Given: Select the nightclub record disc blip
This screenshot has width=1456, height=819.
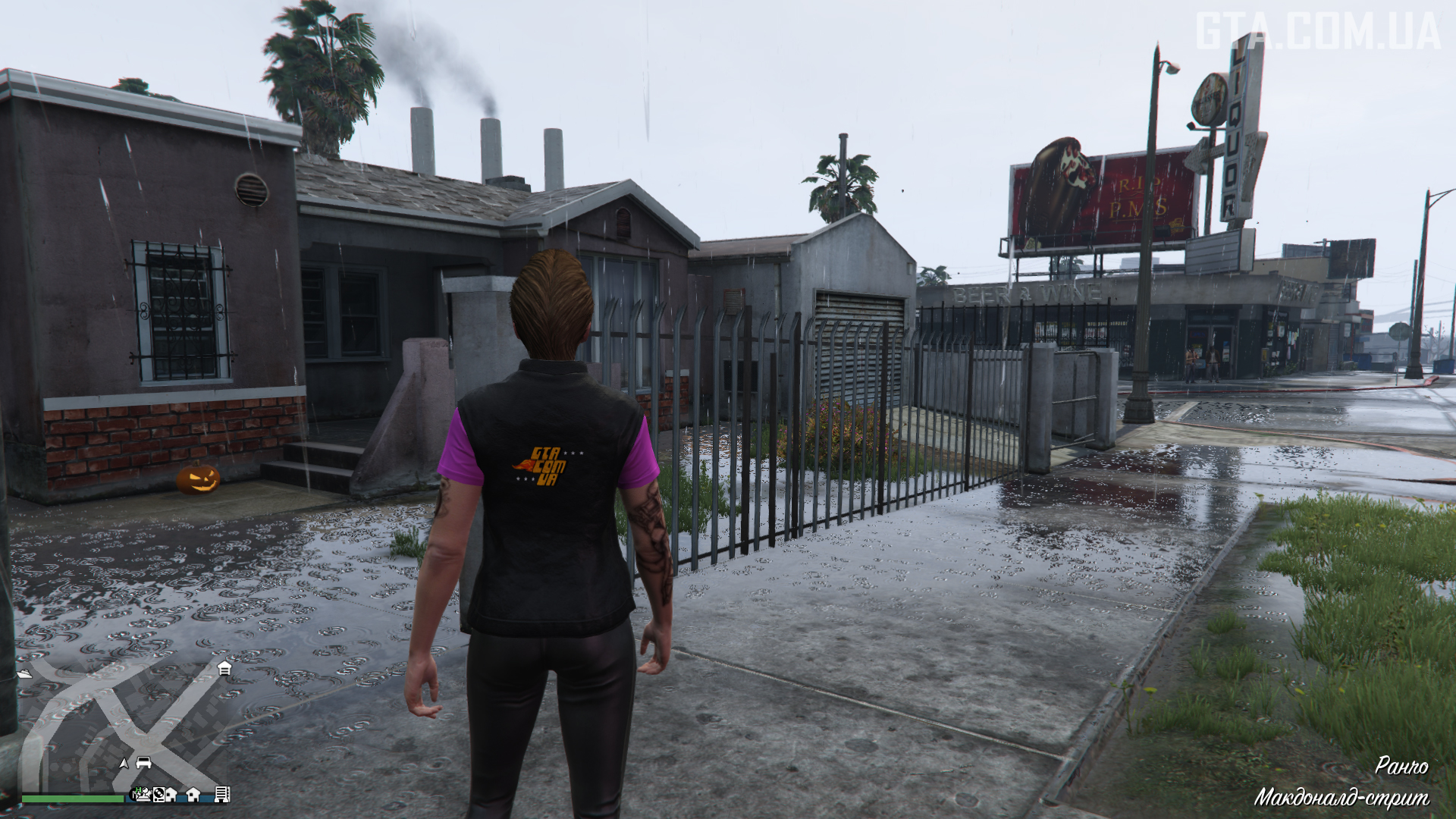Looking at the screenshot, I should [x=158, y=795].
